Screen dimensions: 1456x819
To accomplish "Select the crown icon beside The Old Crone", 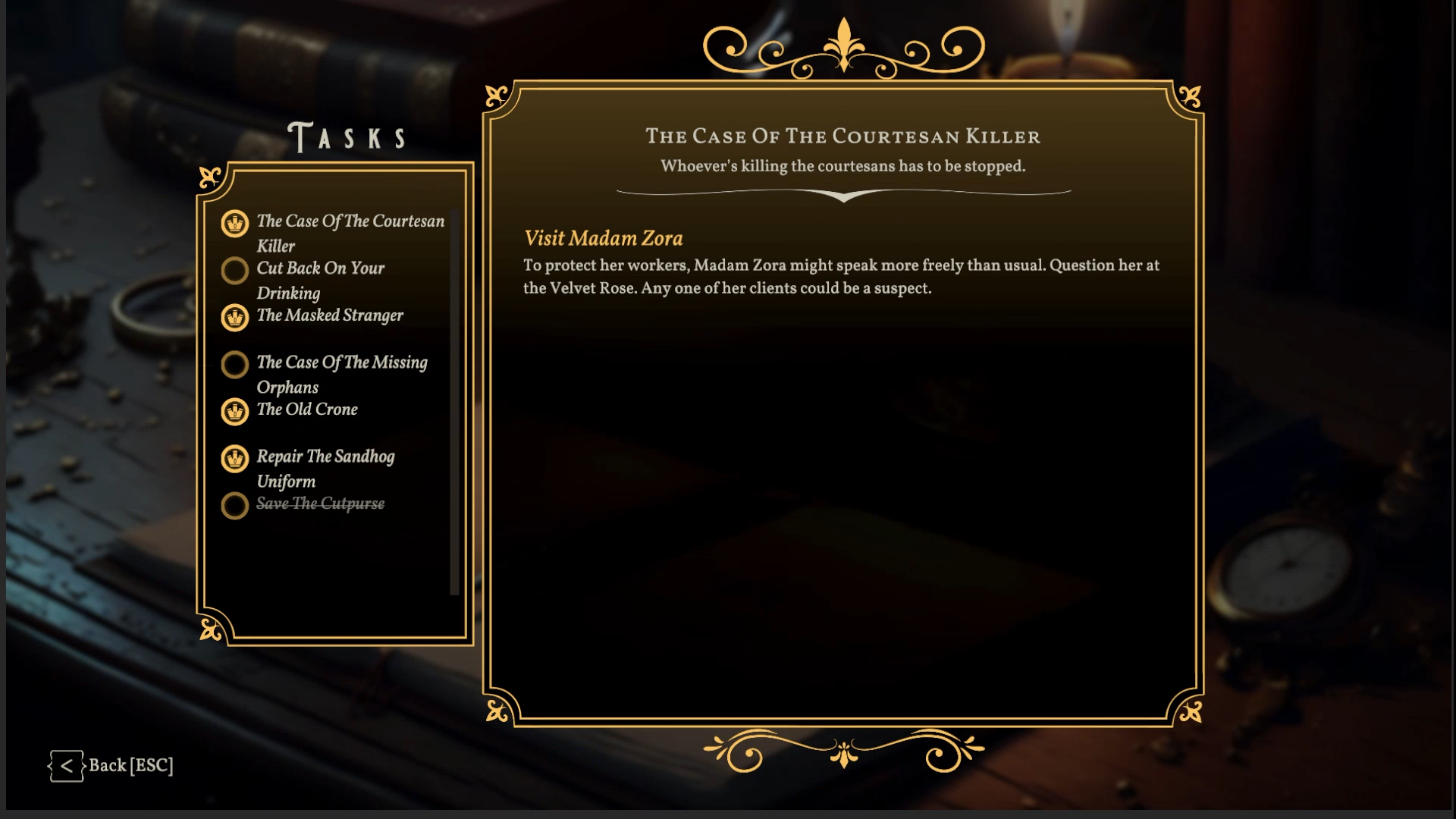I will point(235,412).
